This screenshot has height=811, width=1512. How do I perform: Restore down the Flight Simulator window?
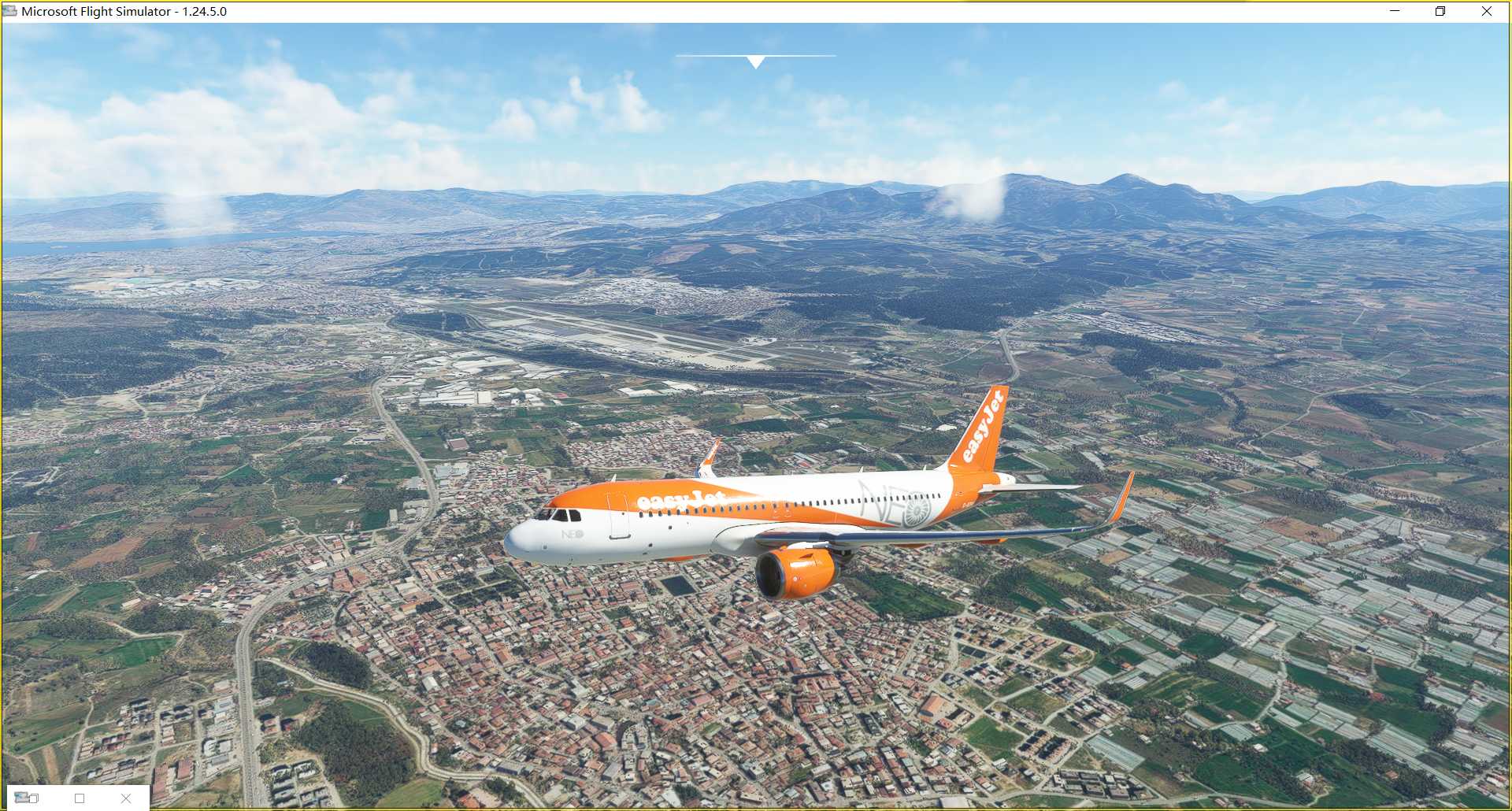[x=1440, y=11]
